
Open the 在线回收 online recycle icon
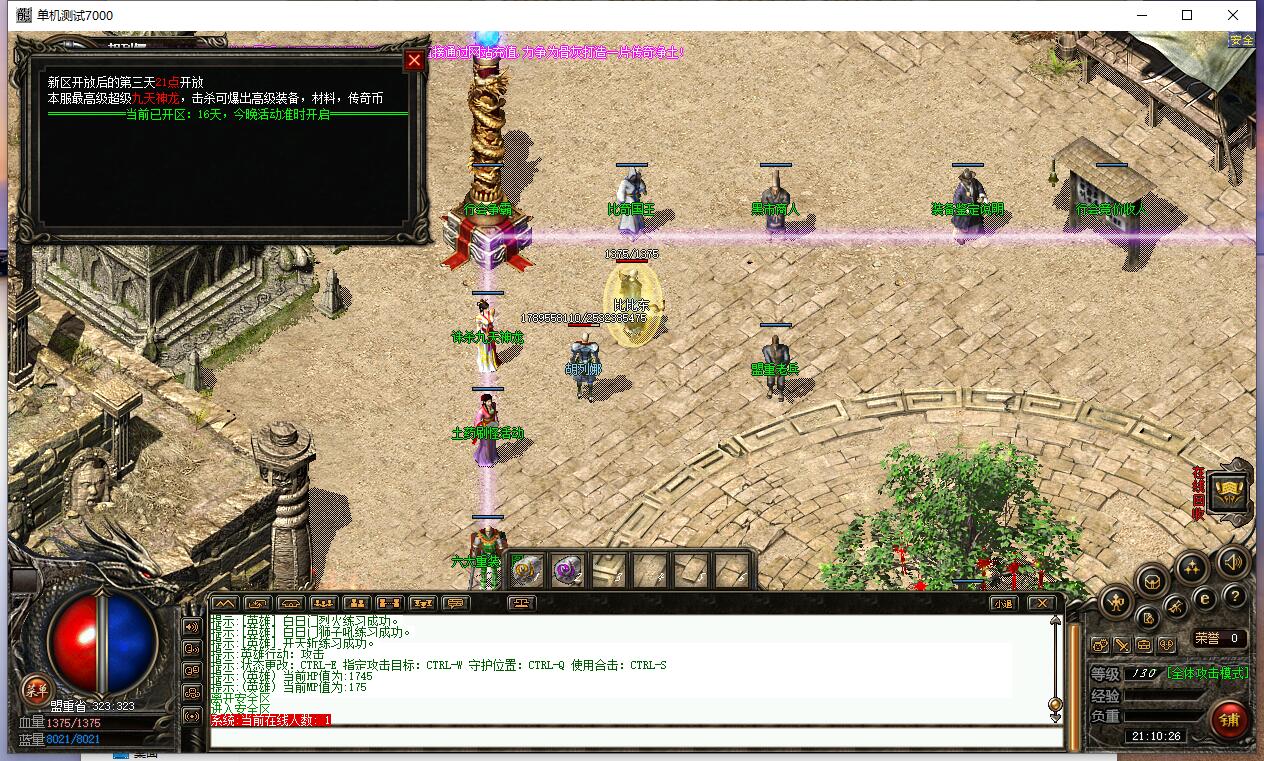tap(1228, 492)
